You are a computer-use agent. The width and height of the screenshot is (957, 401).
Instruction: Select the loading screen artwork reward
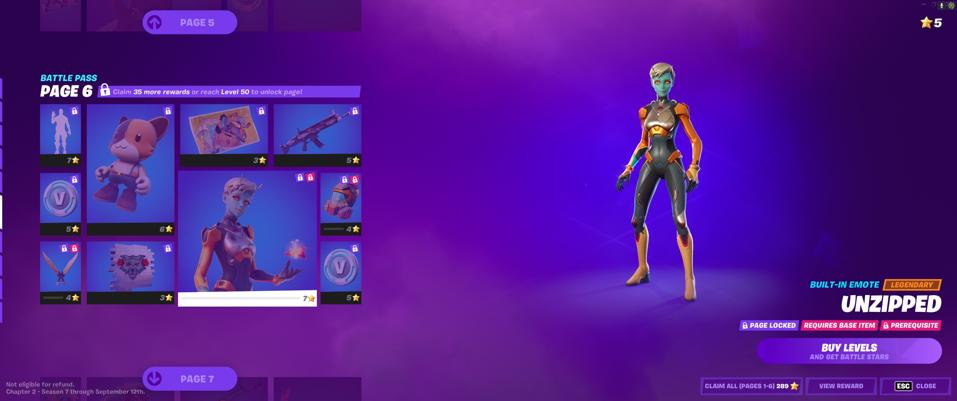[223, 134]
